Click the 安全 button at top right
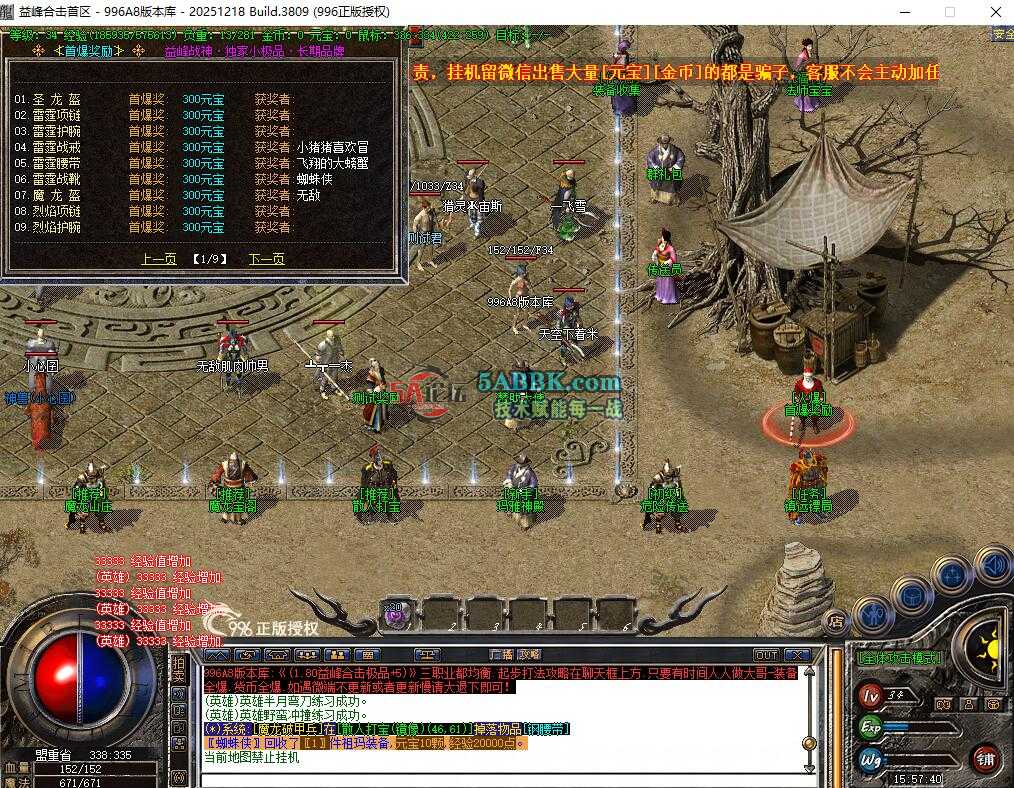1014x788 pixels. (x=1002, y=34)
